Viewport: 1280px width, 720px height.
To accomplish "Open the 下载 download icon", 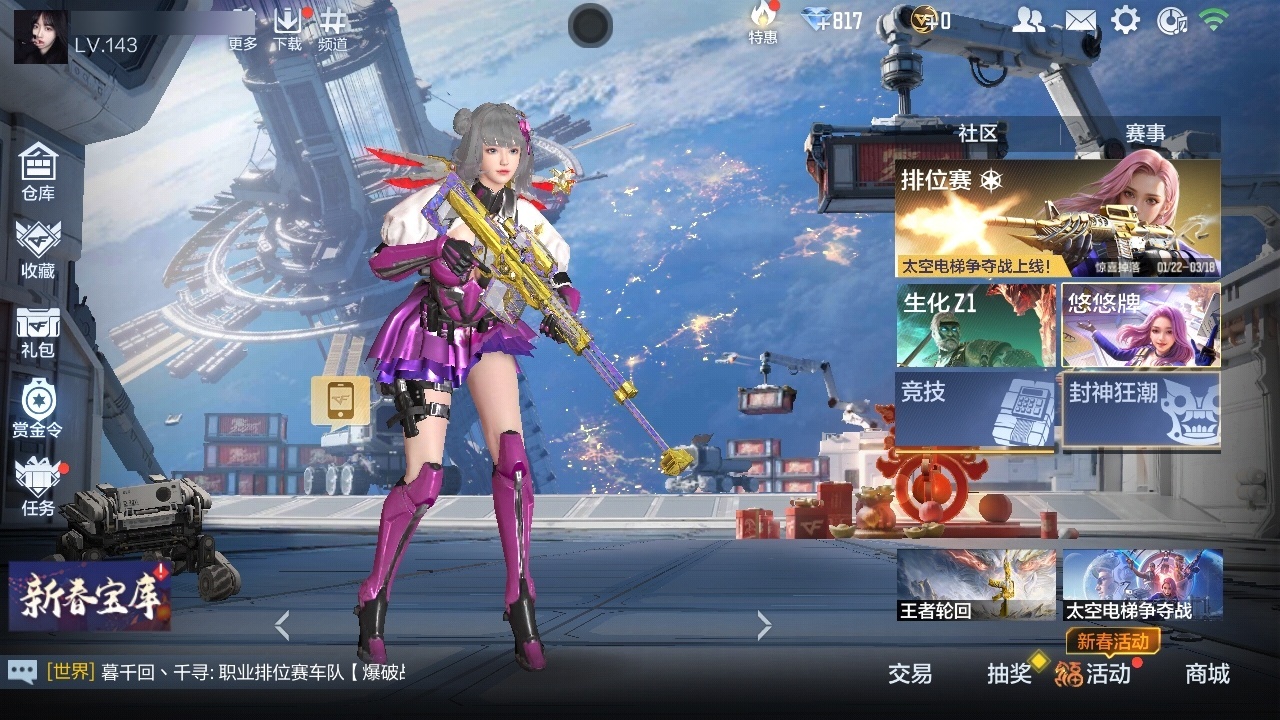I will point(288,29).
